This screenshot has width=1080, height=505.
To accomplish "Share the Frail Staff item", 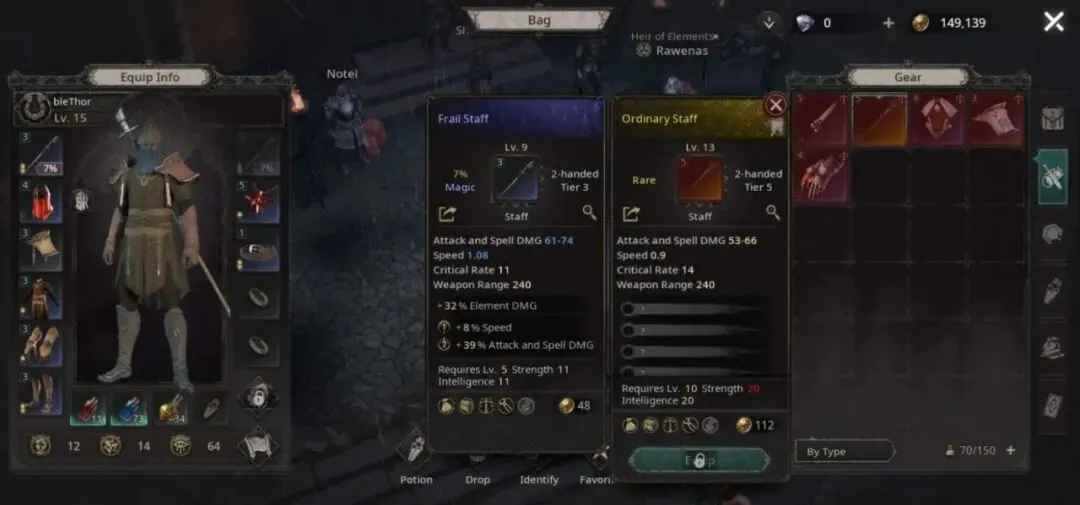I will coord(446,213).
